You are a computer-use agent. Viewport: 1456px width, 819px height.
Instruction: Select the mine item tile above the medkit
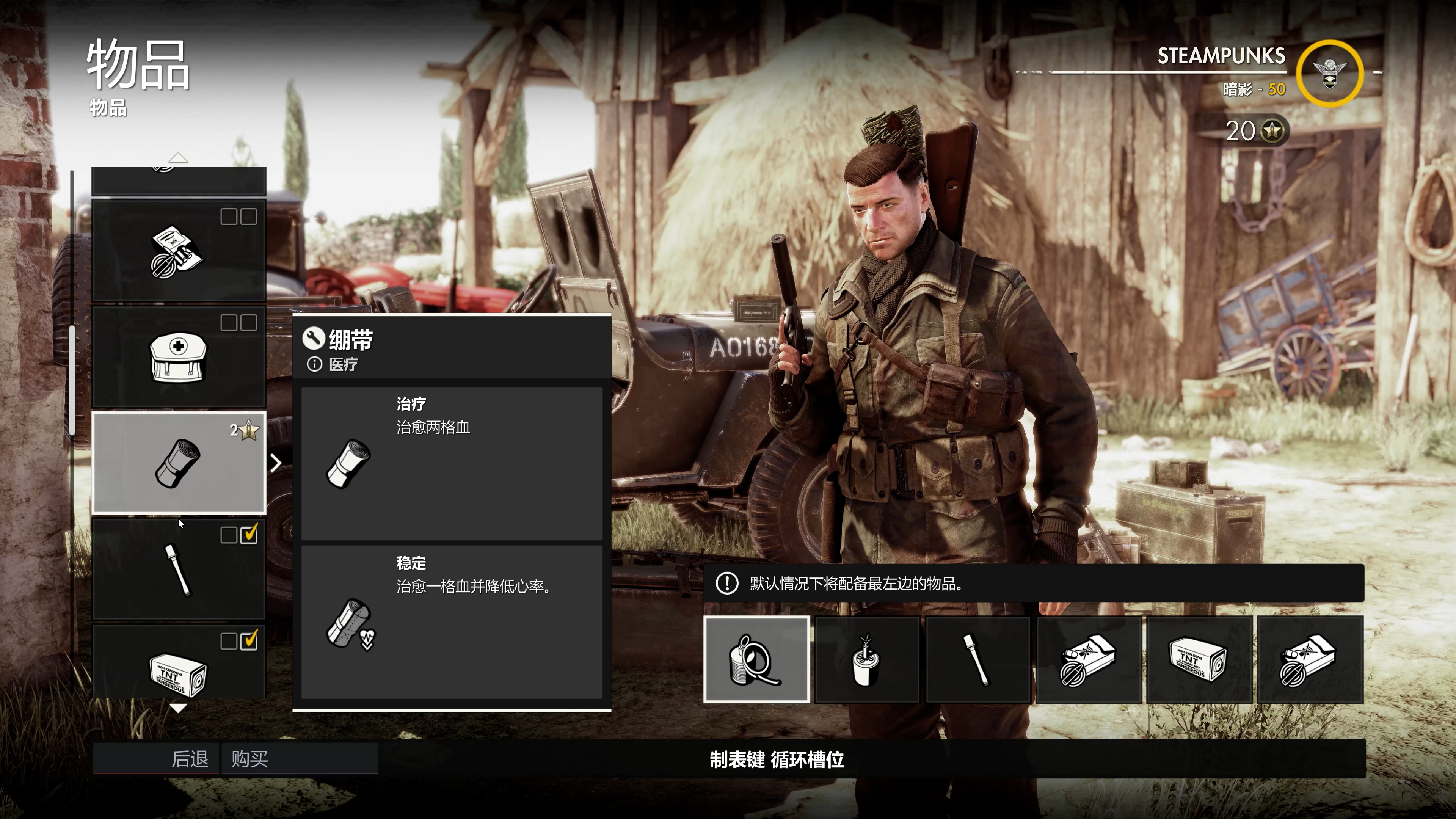(x=179, y=251)
